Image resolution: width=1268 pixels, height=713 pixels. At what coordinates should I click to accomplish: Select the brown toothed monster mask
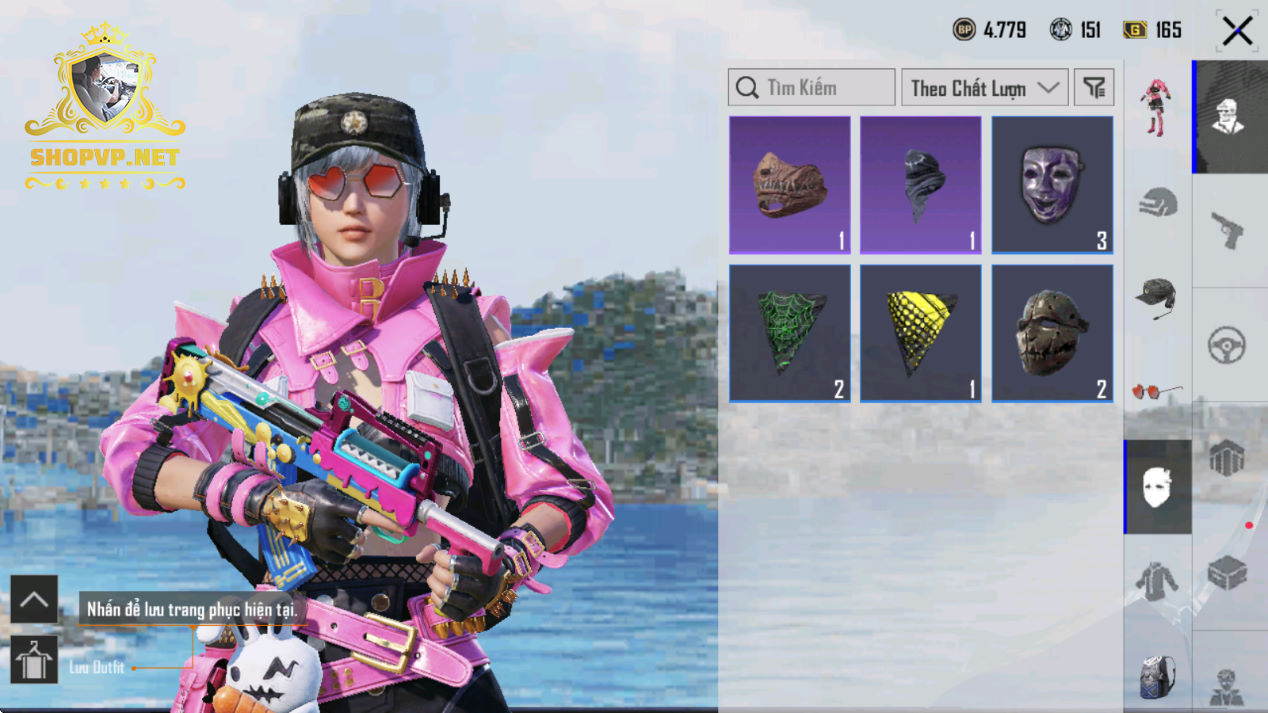(790, 185)
